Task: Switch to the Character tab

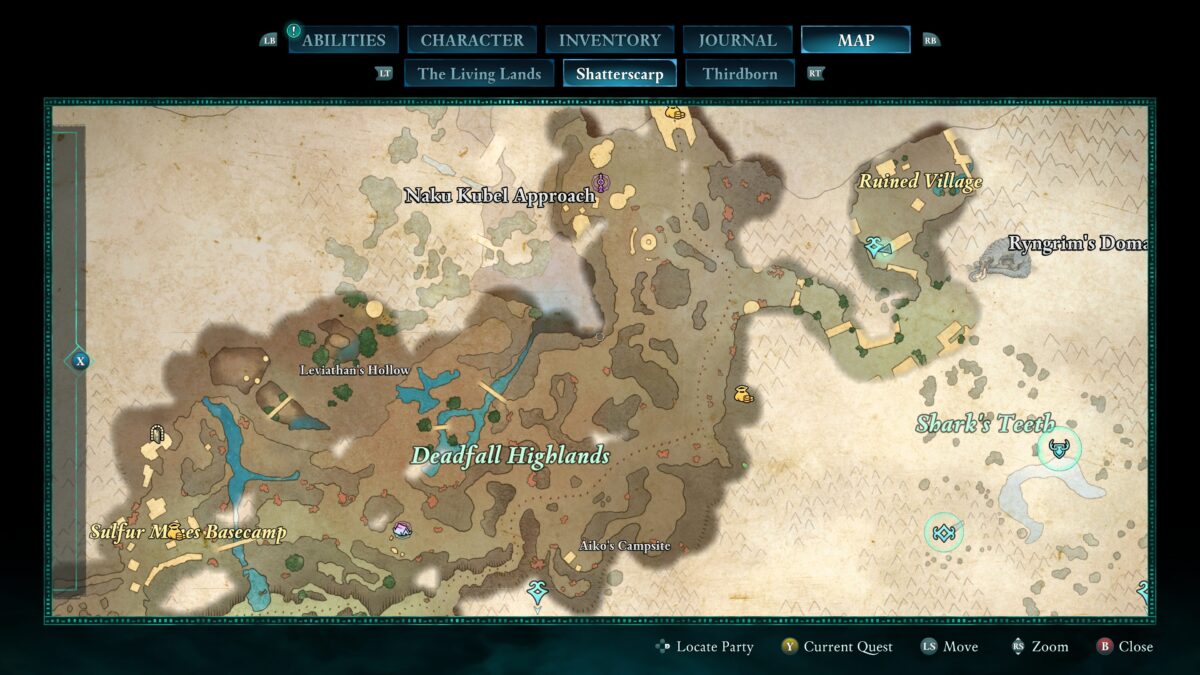Action: (472, 40)
